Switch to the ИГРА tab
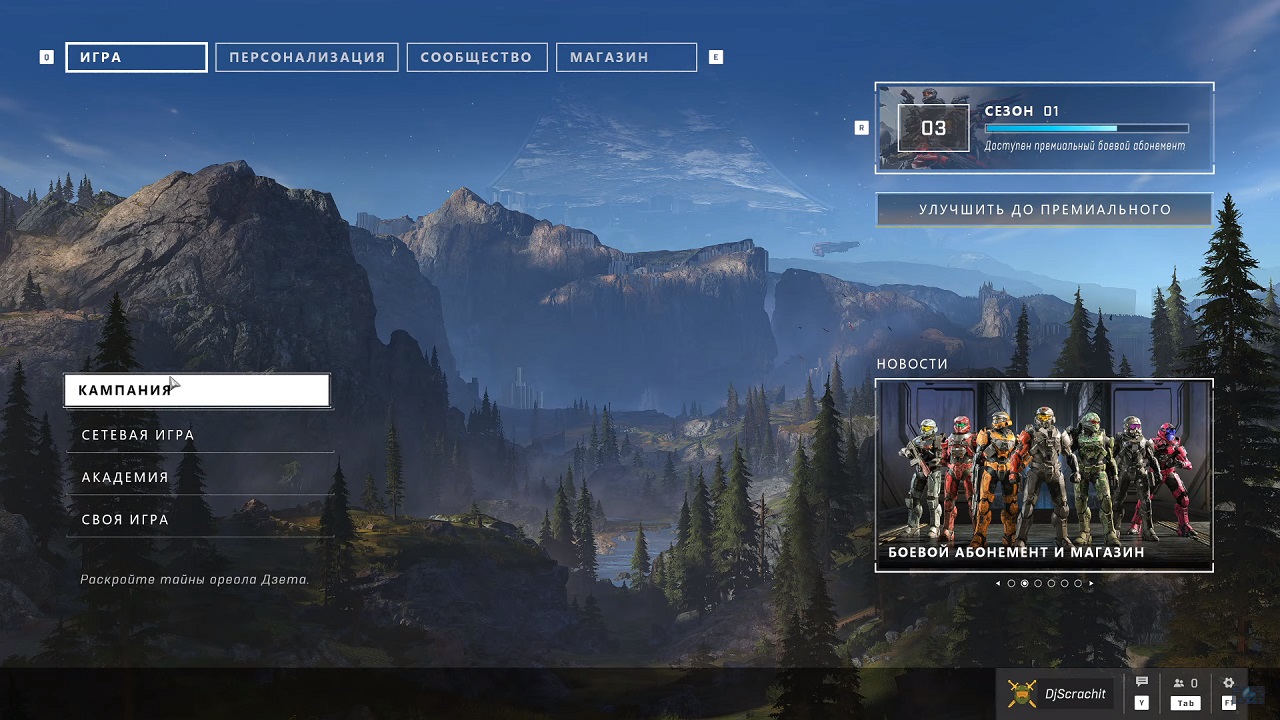1280x720 pixels. coord(136,58)
